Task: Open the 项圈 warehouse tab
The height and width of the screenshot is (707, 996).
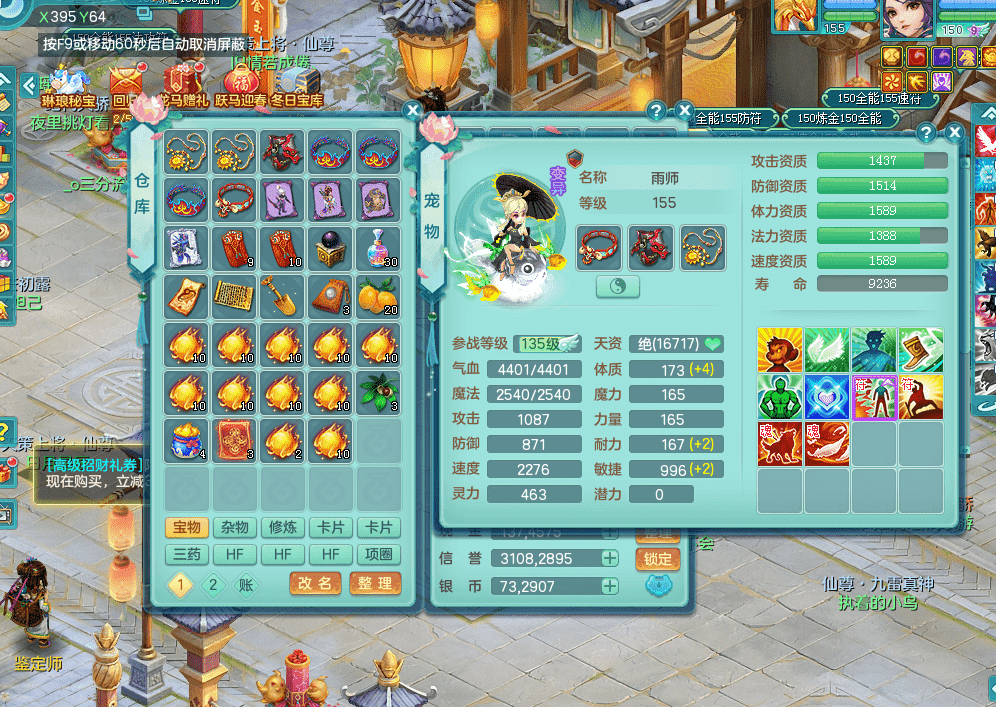Action: 379,554
